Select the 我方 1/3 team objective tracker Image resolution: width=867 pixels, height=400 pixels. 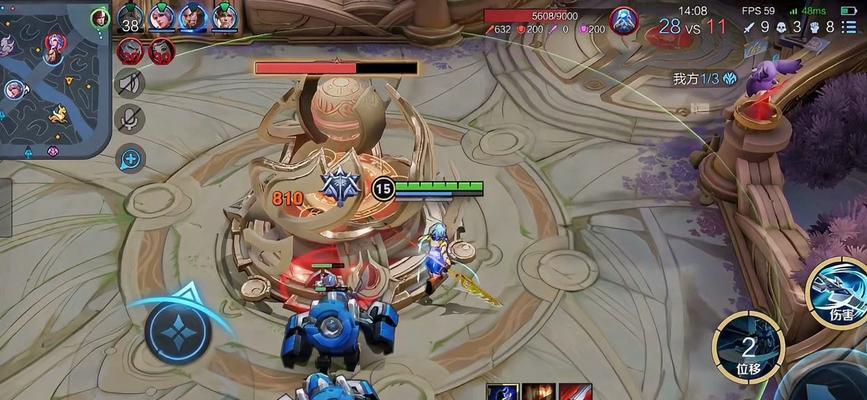coord(705,78)
